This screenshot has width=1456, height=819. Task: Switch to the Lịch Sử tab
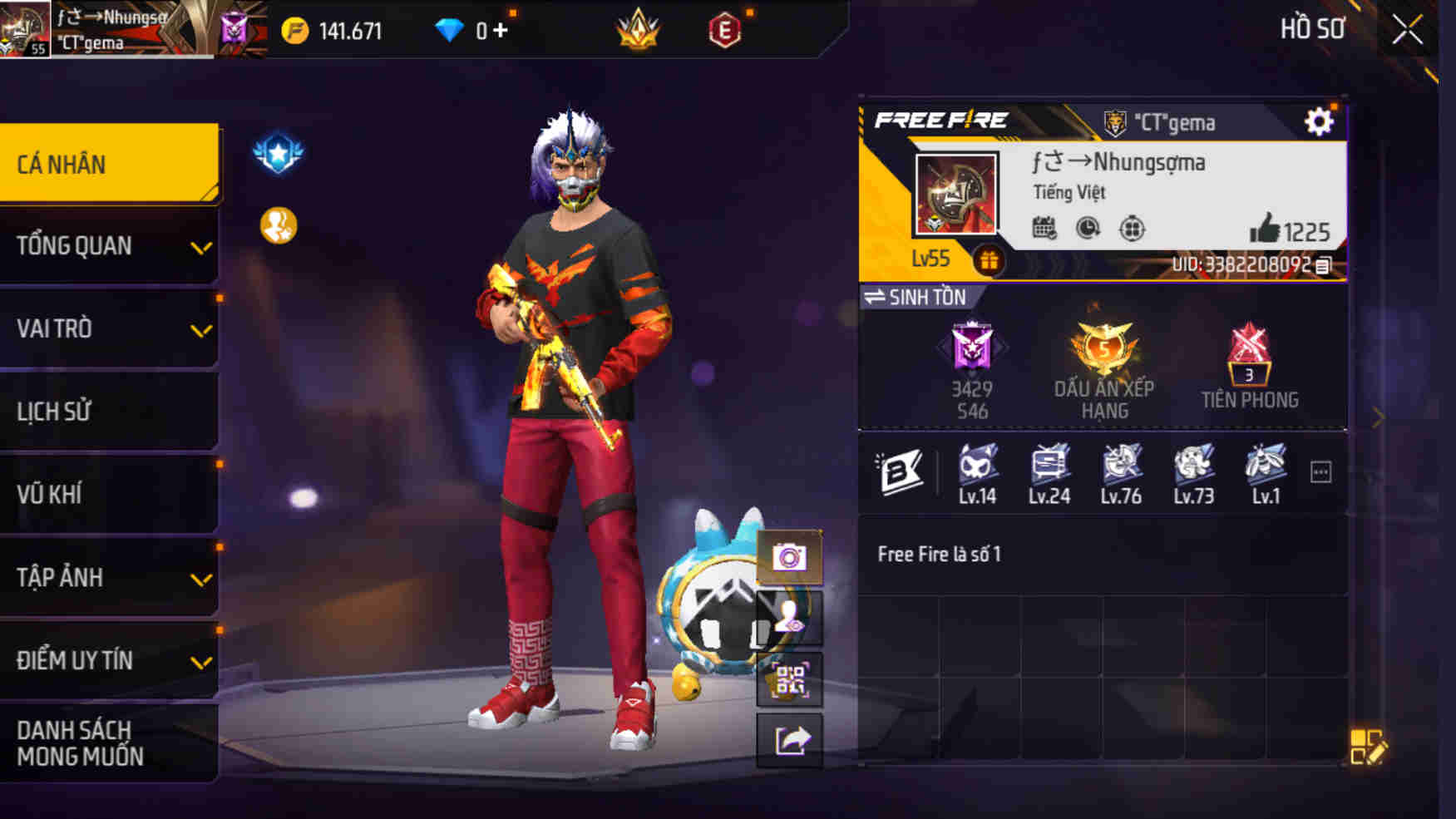point(109,411)
